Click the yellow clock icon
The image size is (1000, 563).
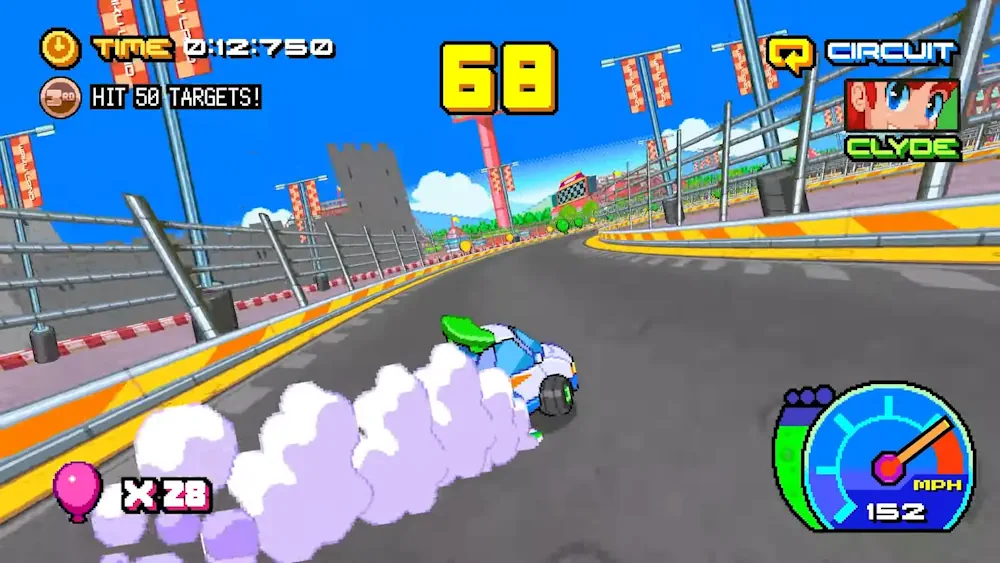tap(58, 47)
